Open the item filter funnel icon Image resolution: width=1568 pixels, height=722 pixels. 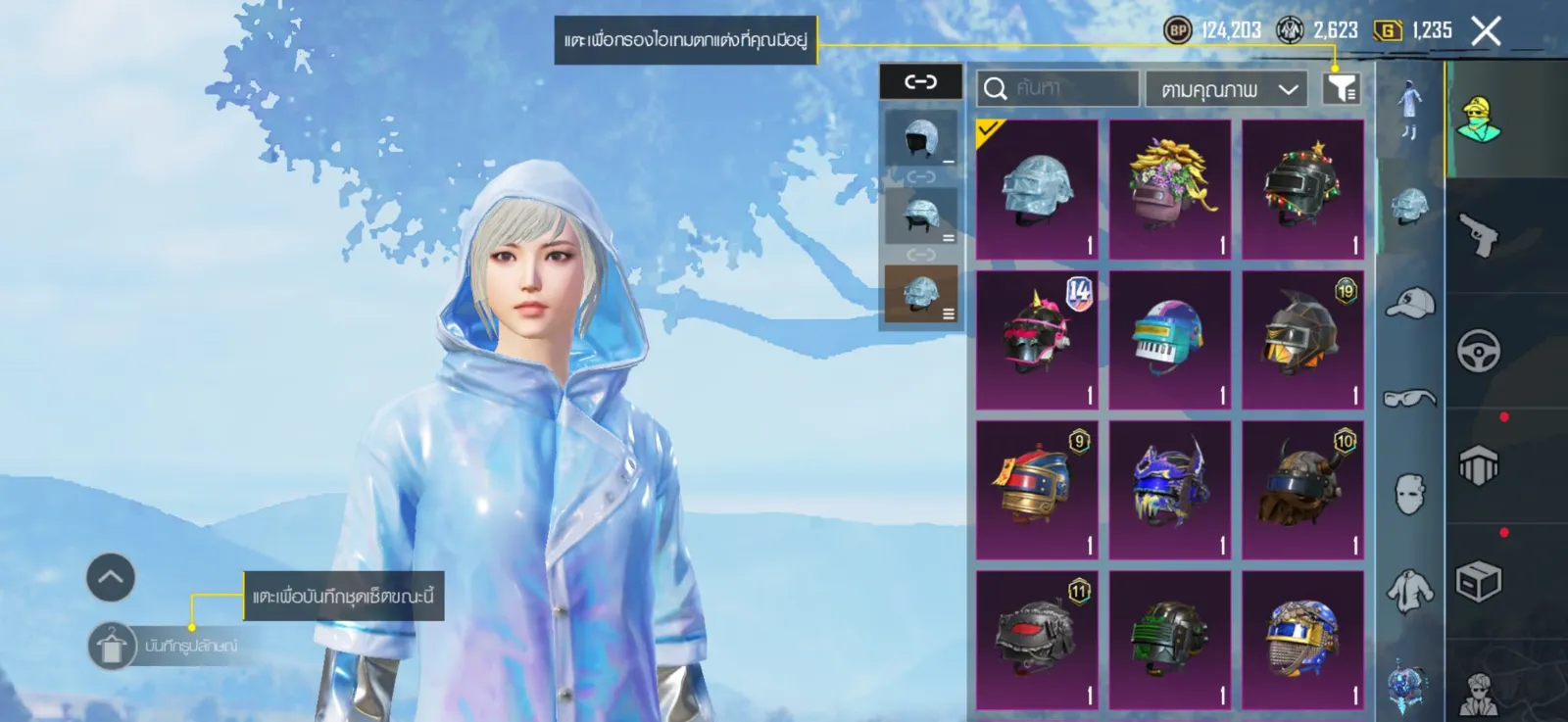click(x=1341, y=88)
